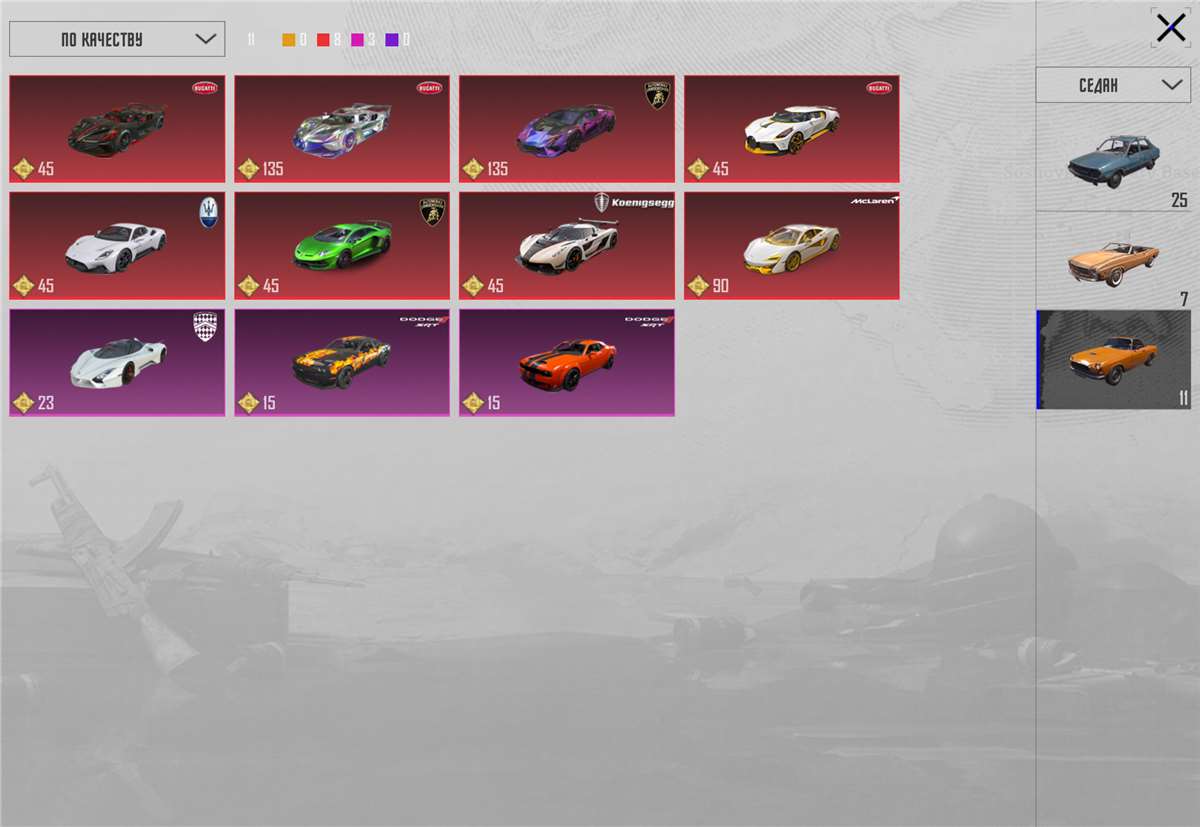Open the По качеству sorting dropdown
The height and width of the screenshot is (827, 1200).
pos(117,39)
